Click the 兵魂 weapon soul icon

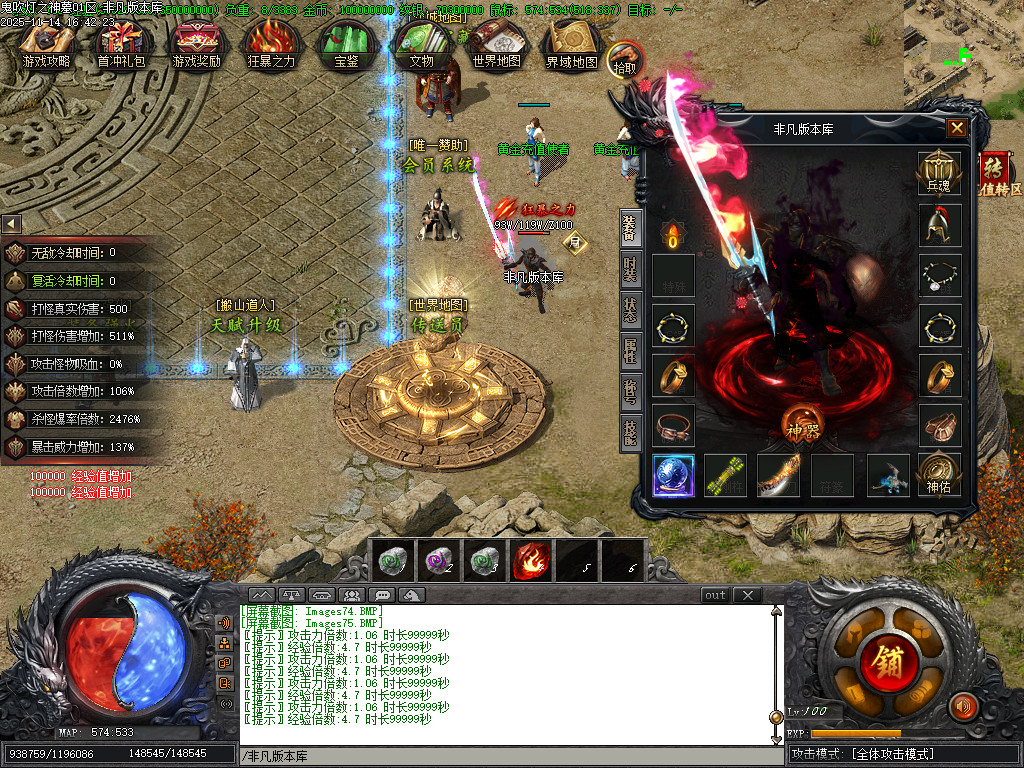coord(939,172)
